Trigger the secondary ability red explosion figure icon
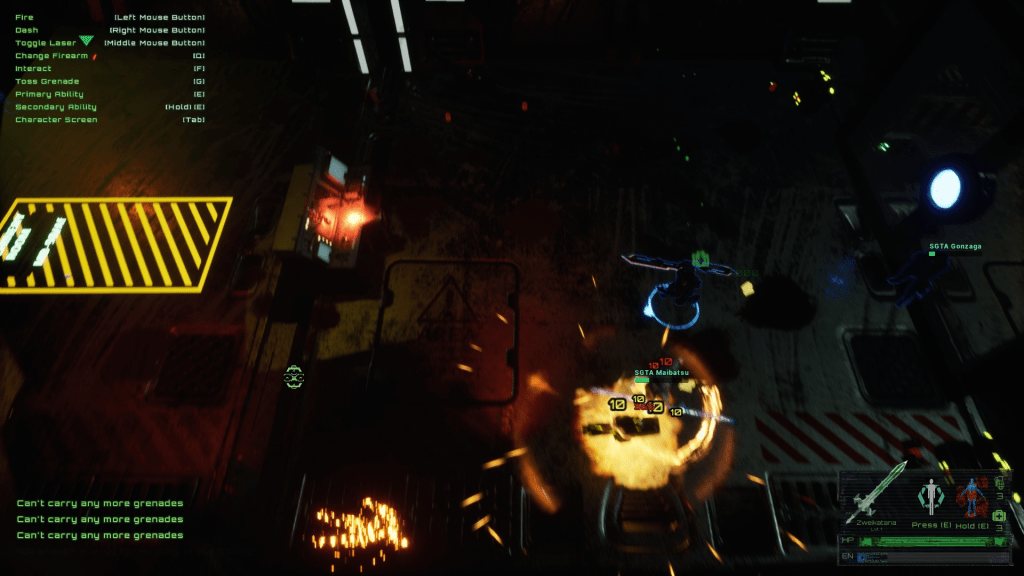The width and height of the screenshot is (1024, 576). tap(969, 497)
